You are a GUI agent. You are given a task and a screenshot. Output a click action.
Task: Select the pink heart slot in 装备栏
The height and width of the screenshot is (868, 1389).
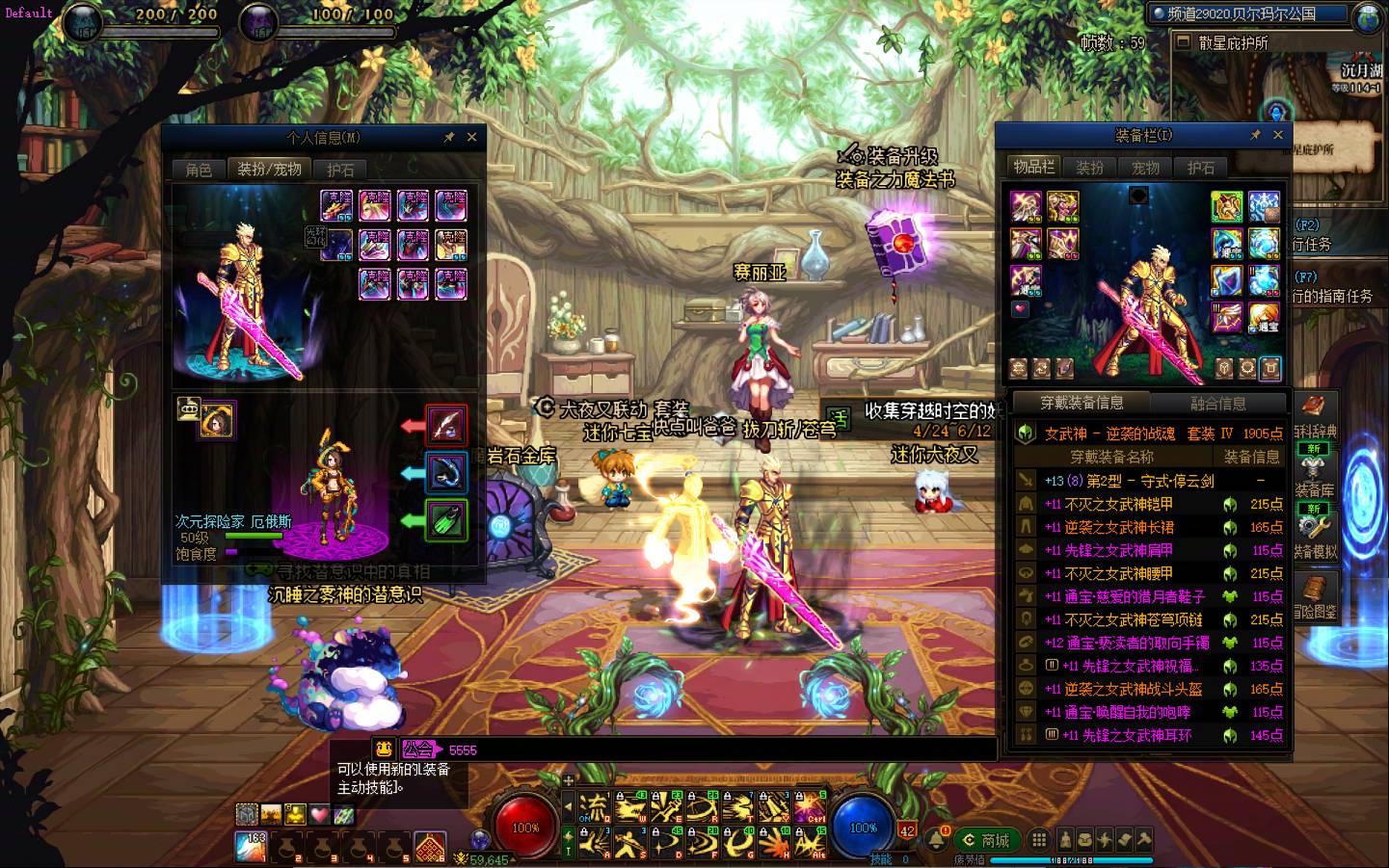pyautogui.click(x=1020, y=309)
